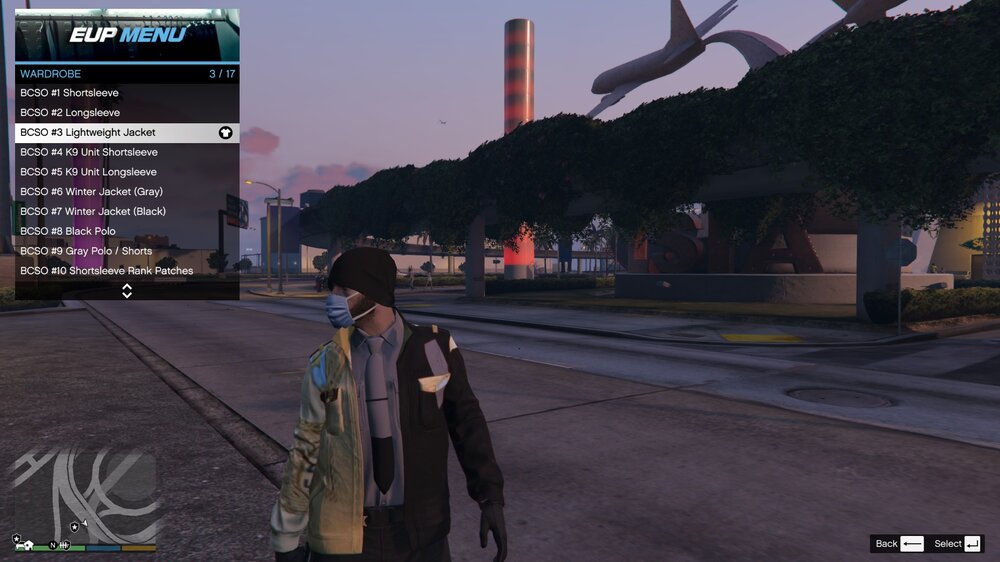Choose BCSO #5 K9 Unit Longsleeve
Viewport: 1000px width, 562px height.
point(127,172)
